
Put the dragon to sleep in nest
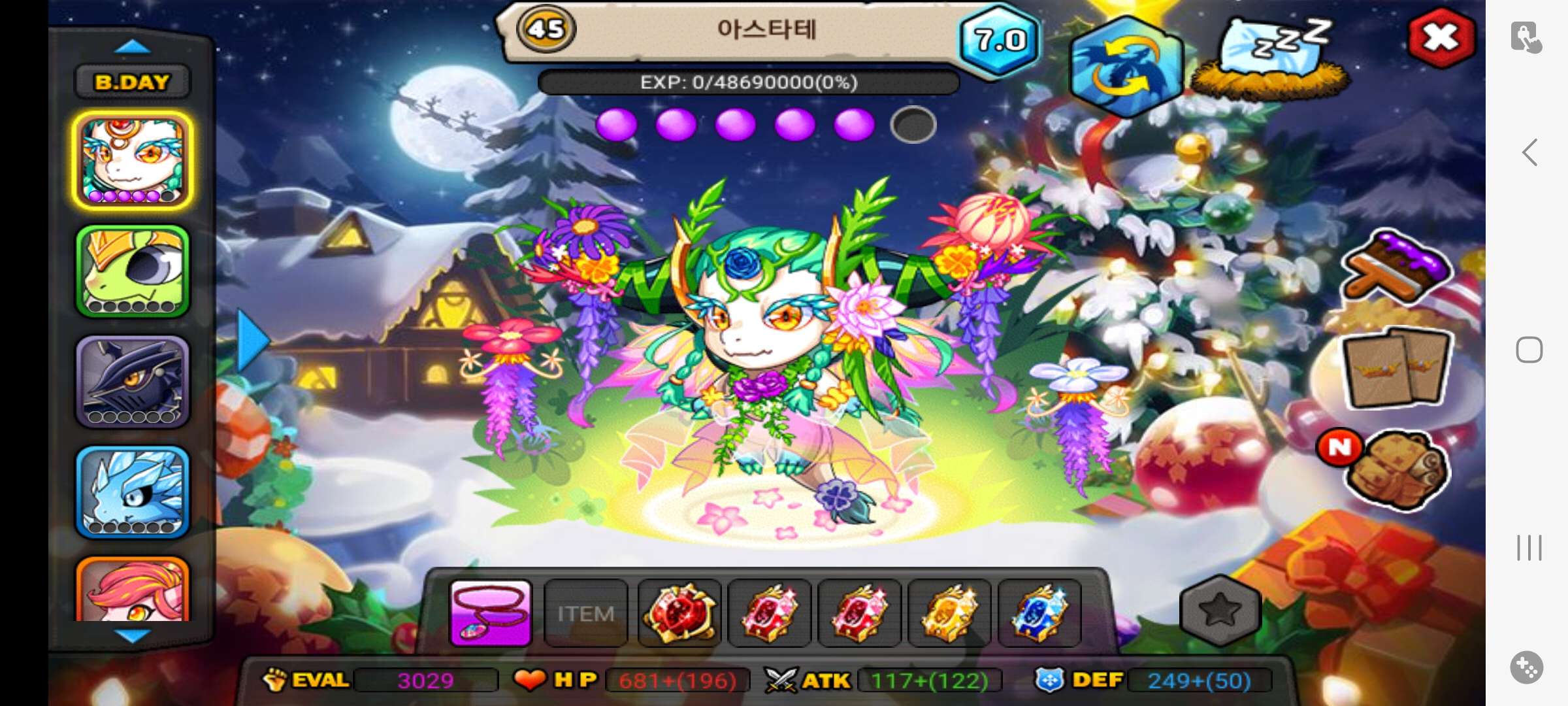coord(1271,59)
